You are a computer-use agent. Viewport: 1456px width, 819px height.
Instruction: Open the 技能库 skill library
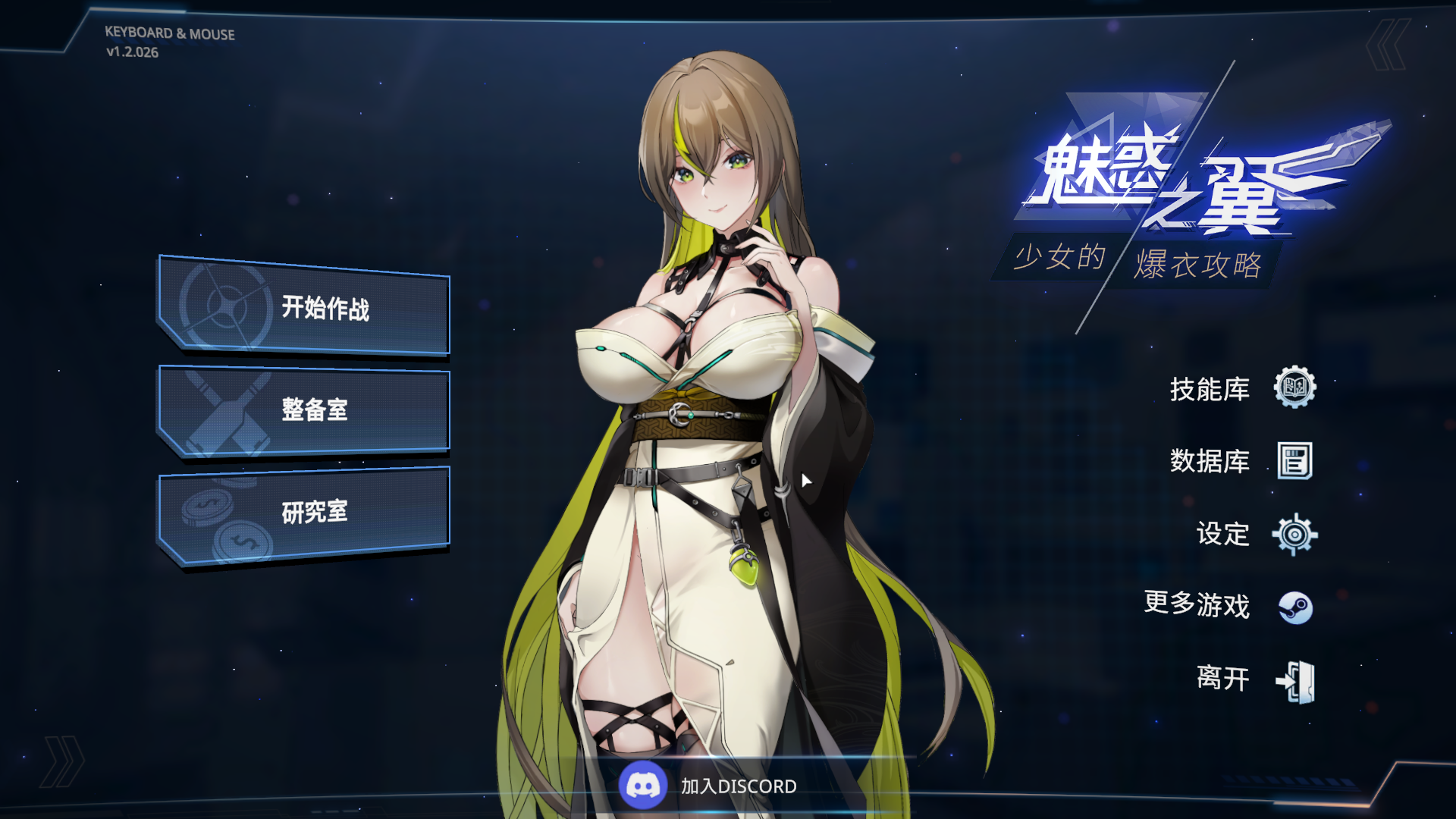(1242, 388)
